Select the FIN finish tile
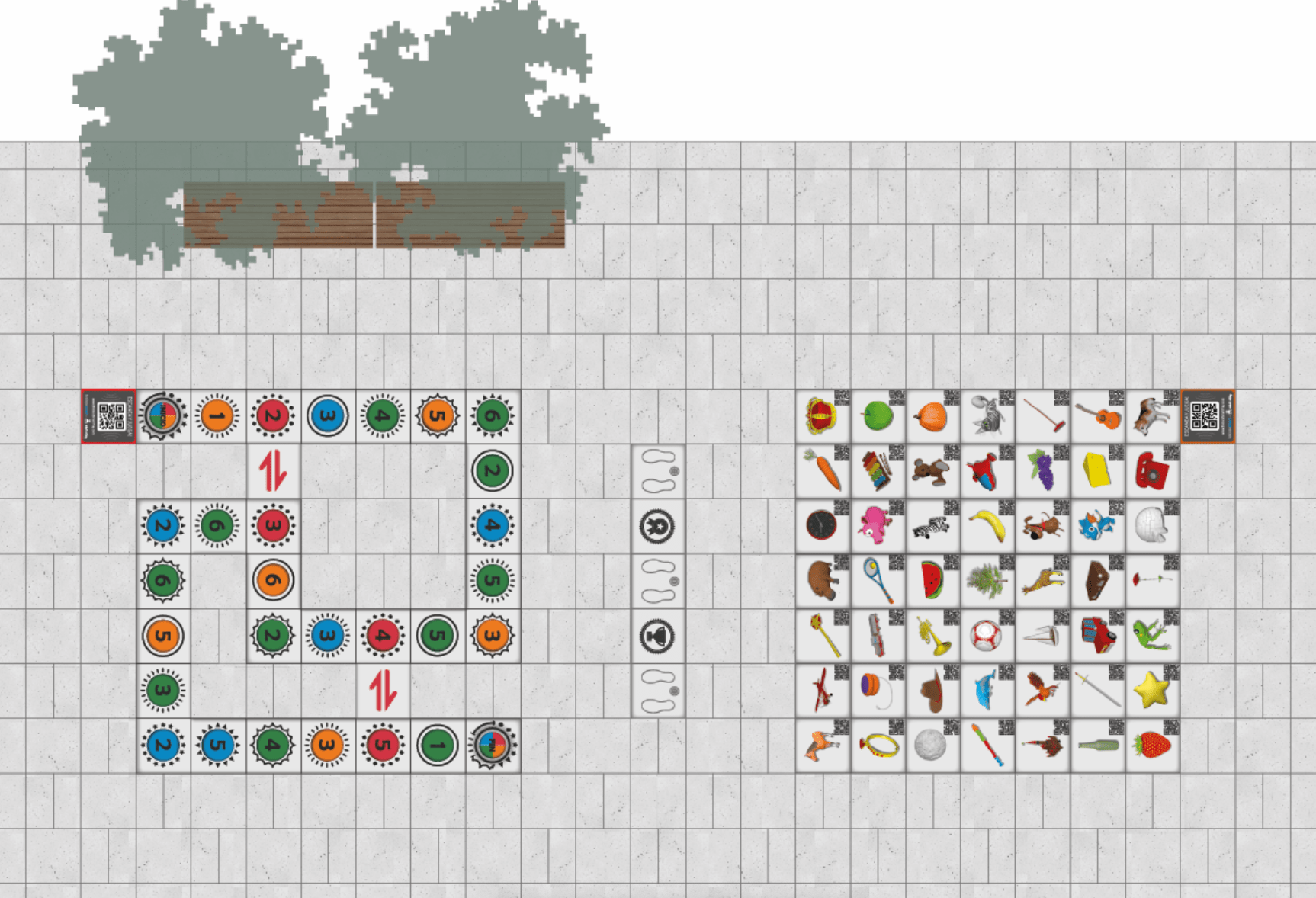 tap(493, 745)
